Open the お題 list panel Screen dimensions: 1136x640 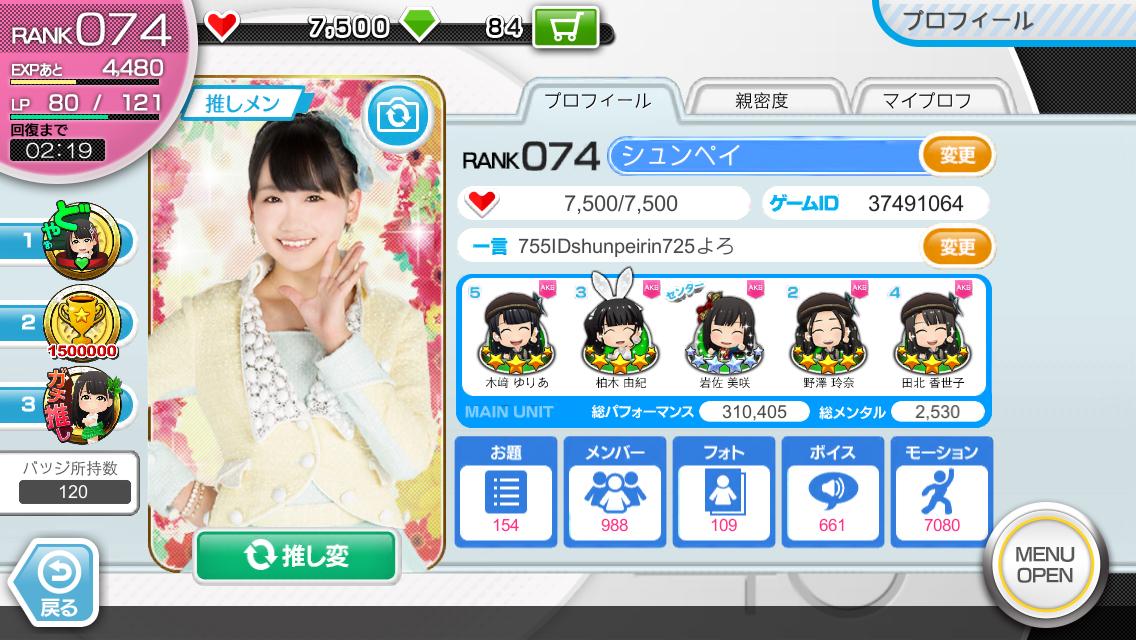pyautogui.click(x=505, y=491)
